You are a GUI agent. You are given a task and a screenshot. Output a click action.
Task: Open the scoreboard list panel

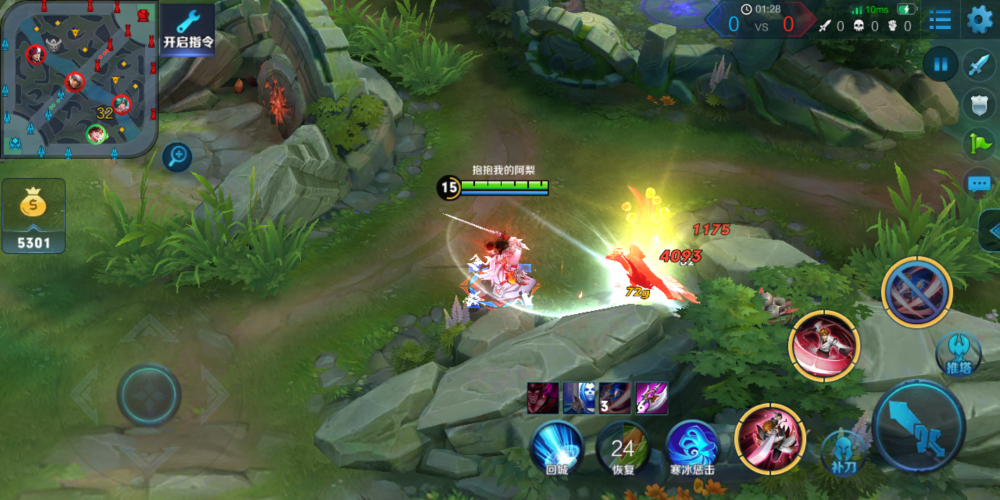click(x=940, y=18)
